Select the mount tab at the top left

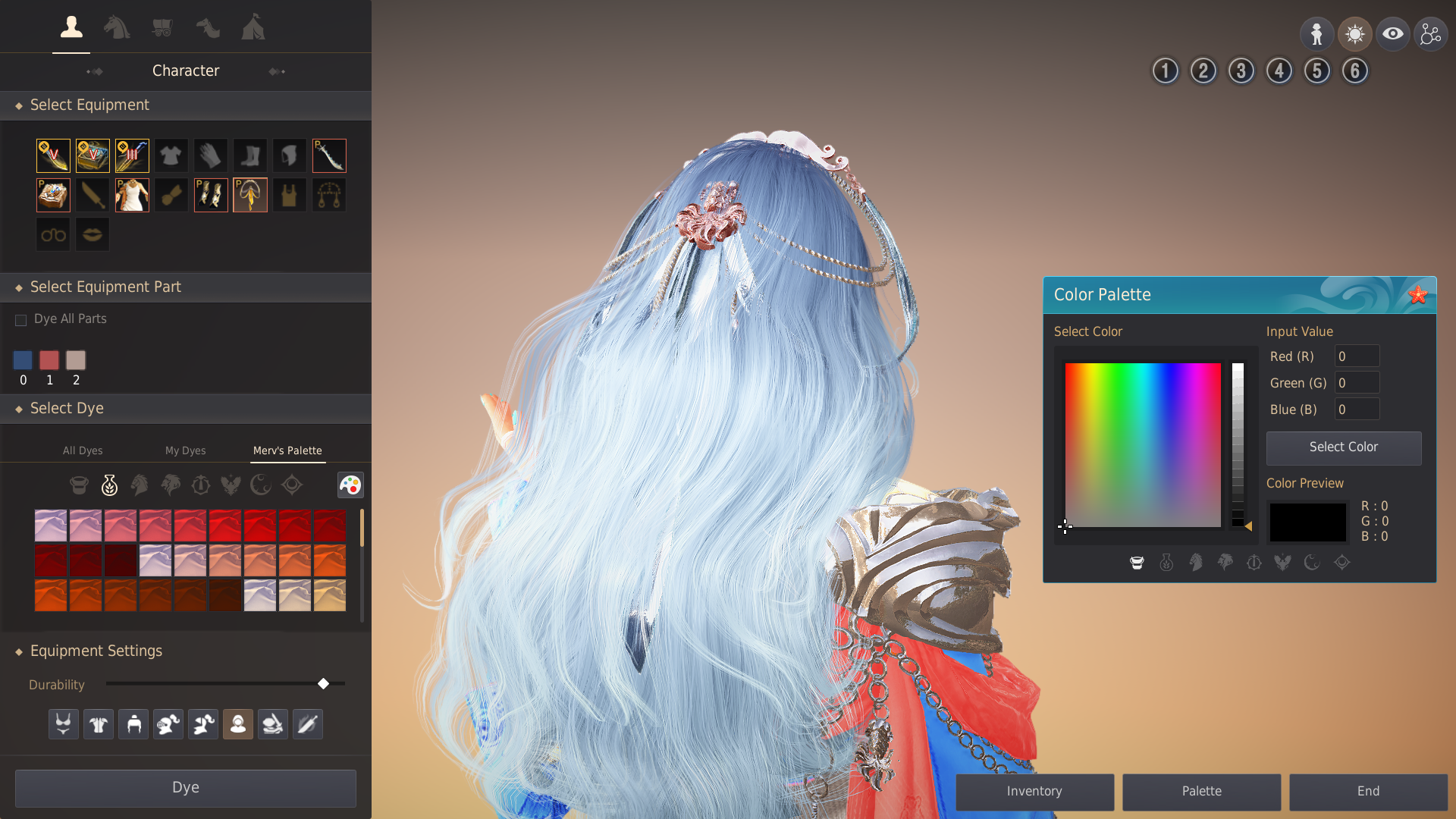click(x=117, y=28)
